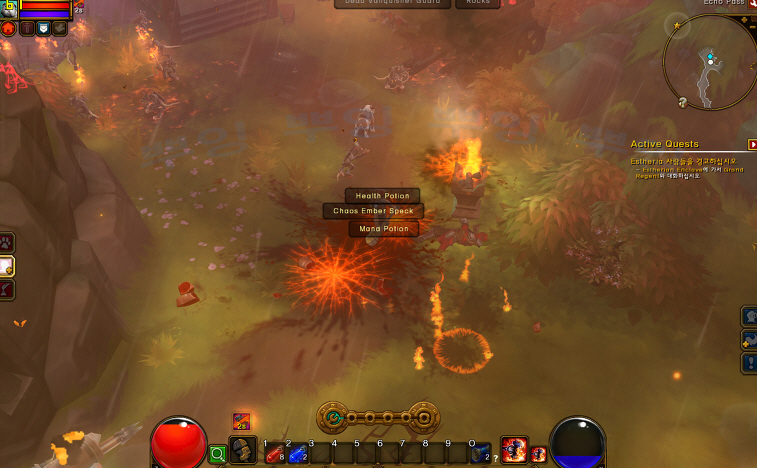This screenshot has height=468, width=757.
Task: Collapse the Active Quests tracker with the red arrow
Action: pyautogui.click(x=752, y=144)
